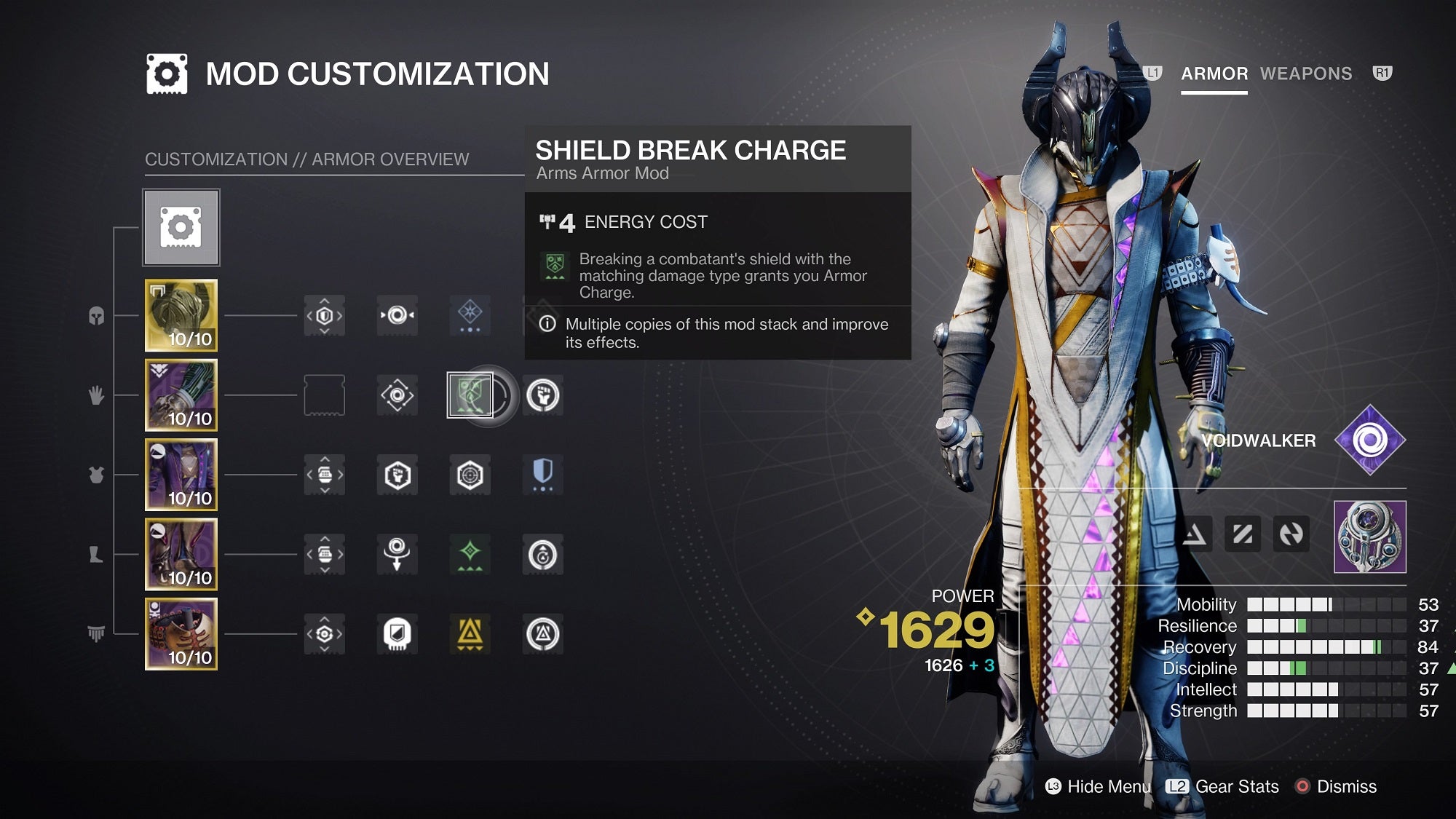Screen dimensions: 1456x819
Task: Open the leg armor piece
Action: pos(181,554)
